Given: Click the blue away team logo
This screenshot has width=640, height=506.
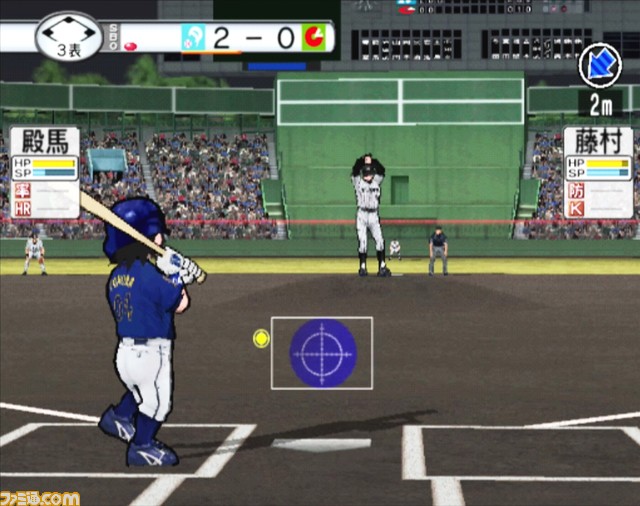Looking at the screenshot, I should [193, 38].
